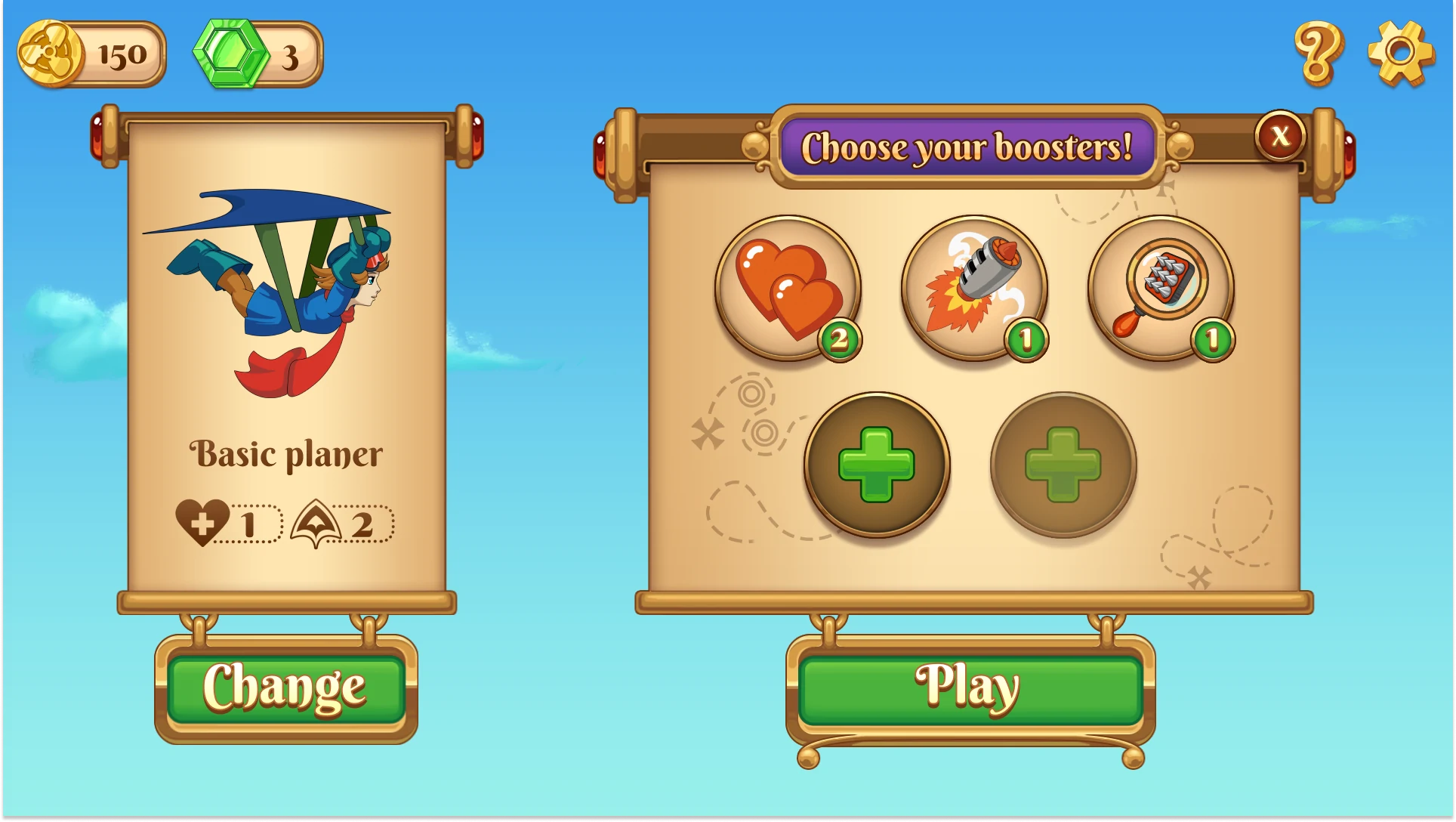This screenshot has height=822, width=1456.
Task: Open the help question mark
Action: click(1319, 53)
